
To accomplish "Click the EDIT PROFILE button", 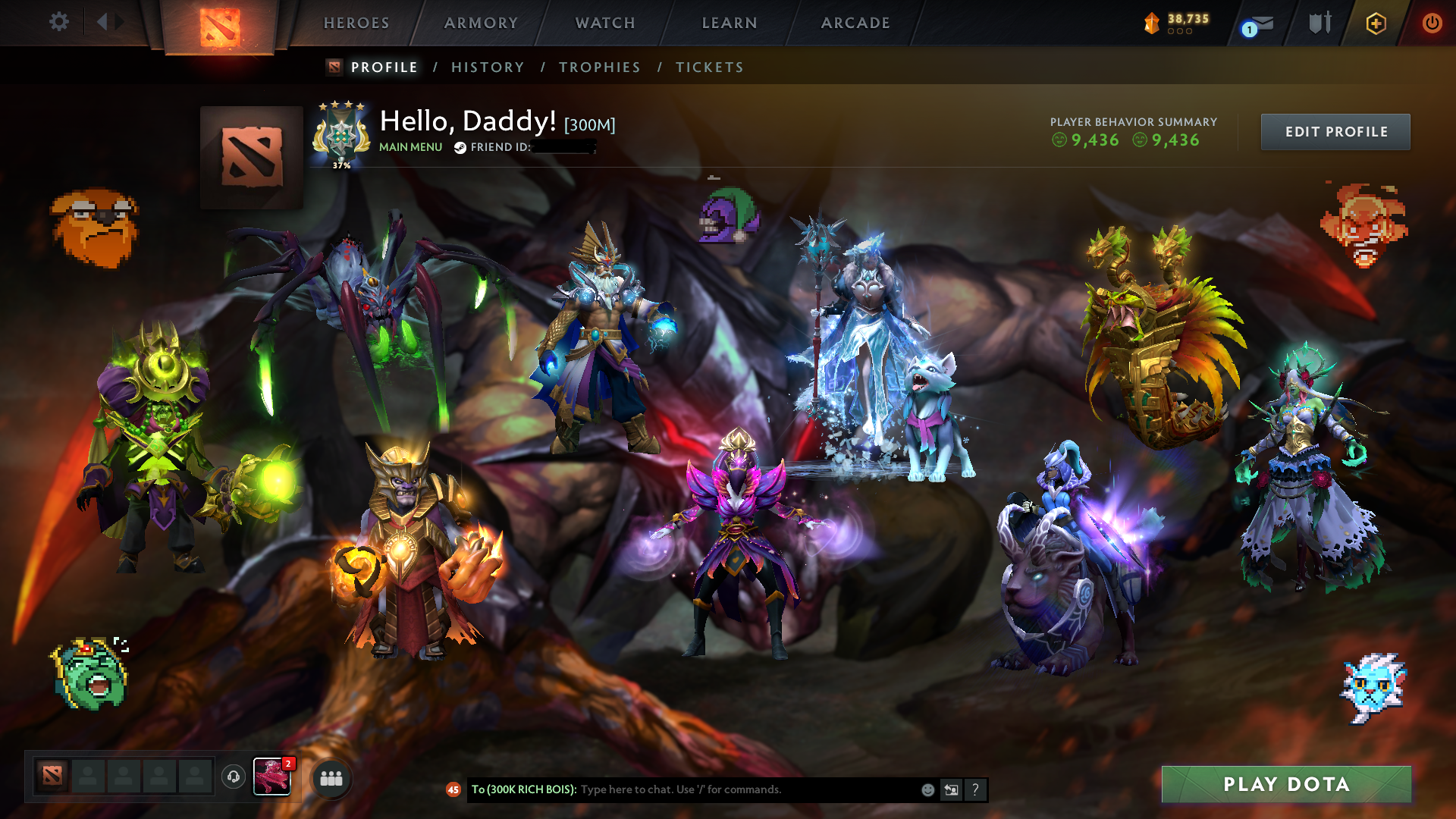I will 1335,131.
